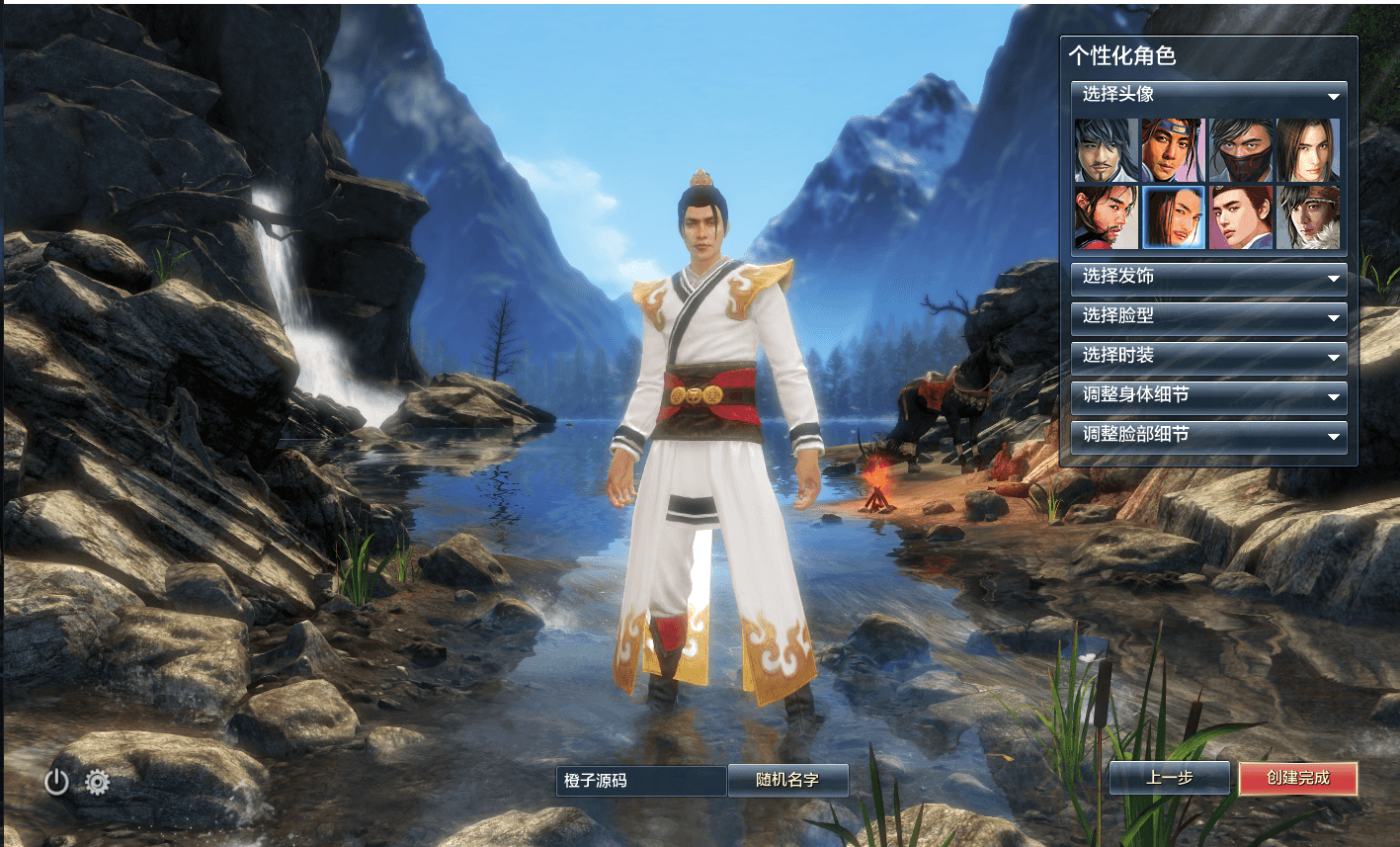1400x847 pixels.
Task: Expand the 选择时装 costume dropdown
Action: (x=1207, y=358)
